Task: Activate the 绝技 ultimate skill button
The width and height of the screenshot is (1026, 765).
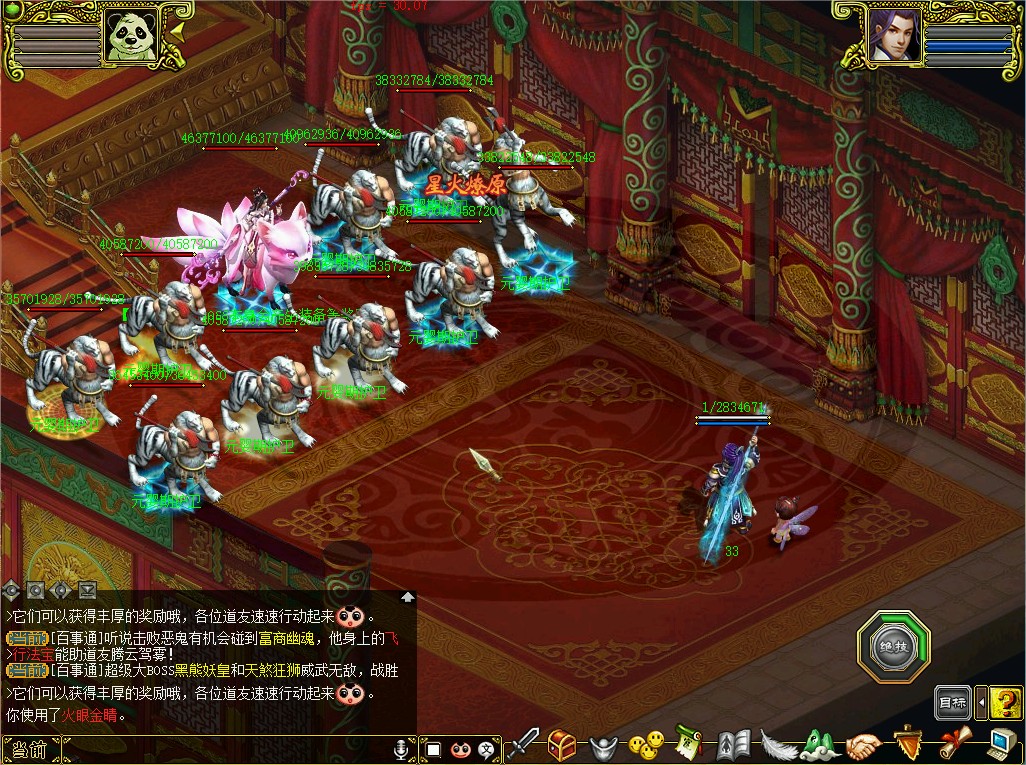Action: pyautogui.click(x=893, y=647)
